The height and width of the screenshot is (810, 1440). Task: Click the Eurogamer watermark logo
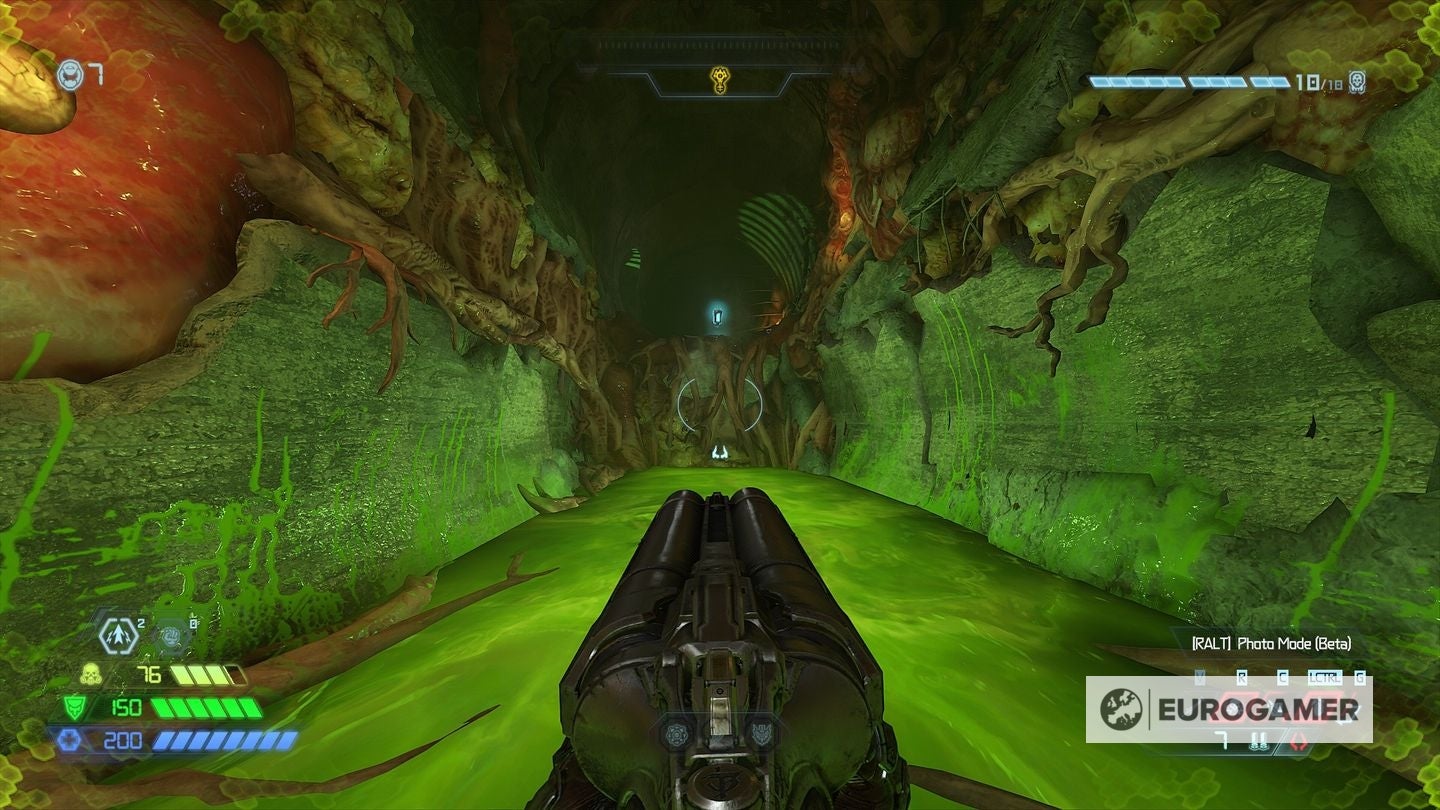coord(1229,709)
